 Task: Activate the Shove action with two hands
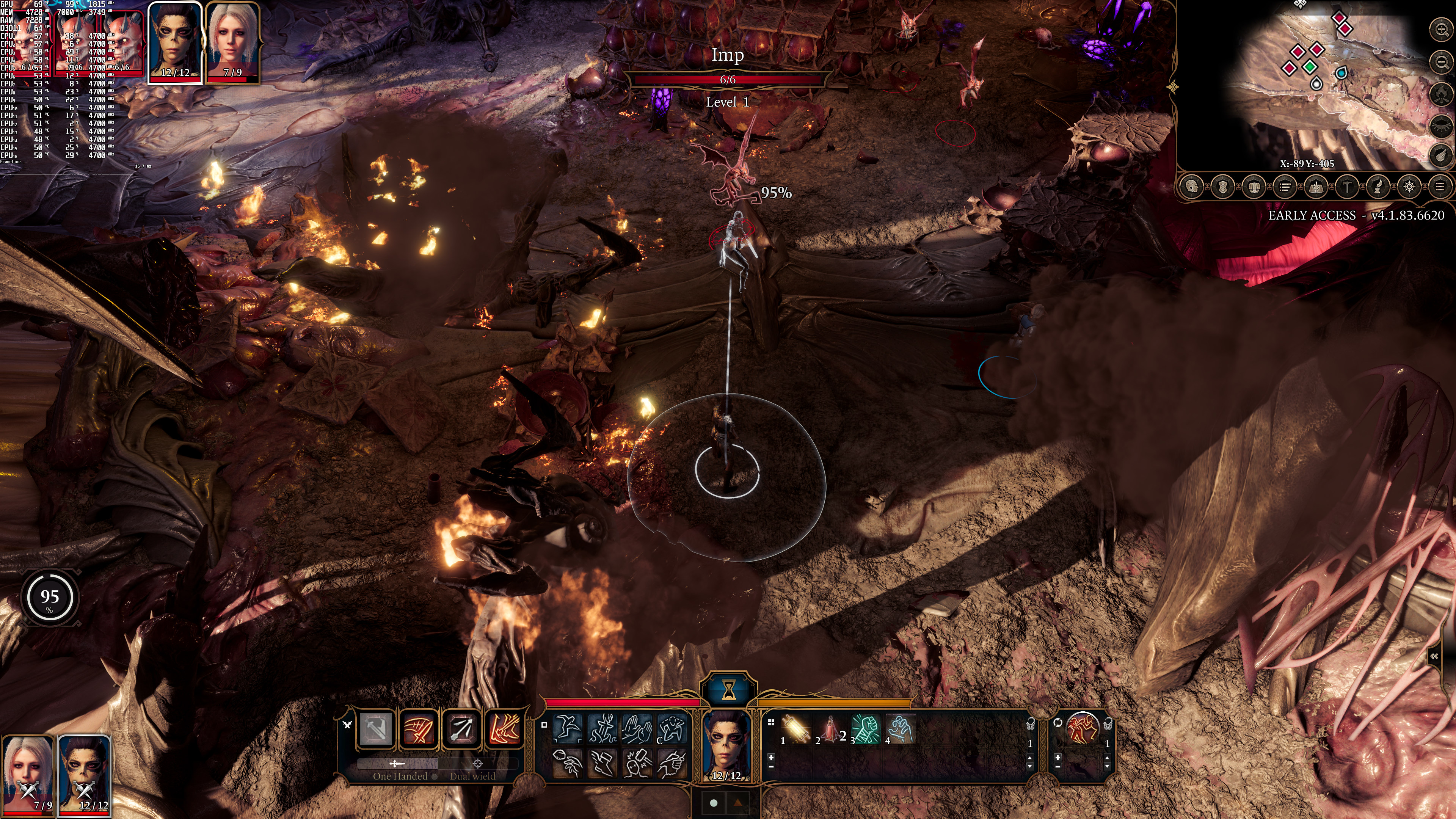637,728
